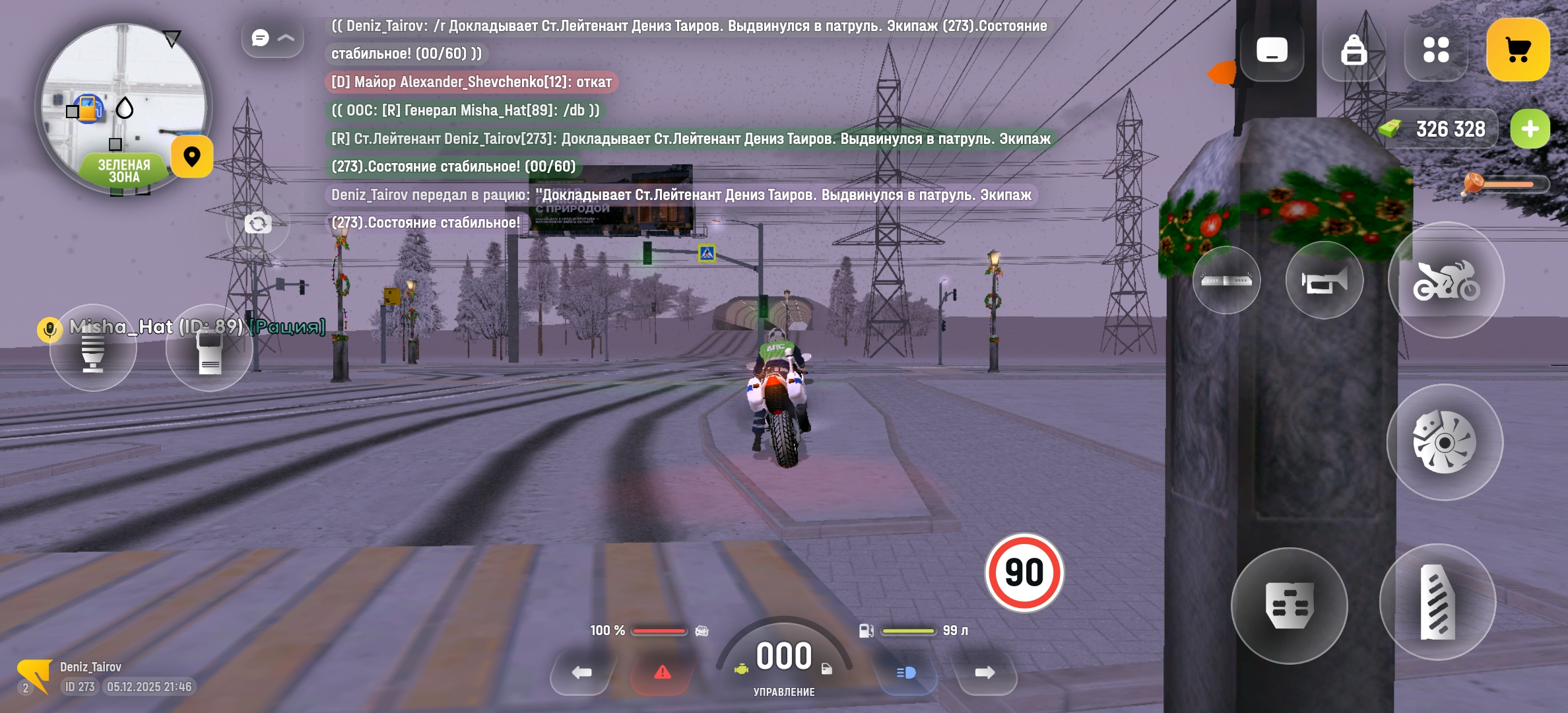Open the four-dot main menu
Image resolution: width=1568 pixels, height=713 pixels.
pos(1436,50)
